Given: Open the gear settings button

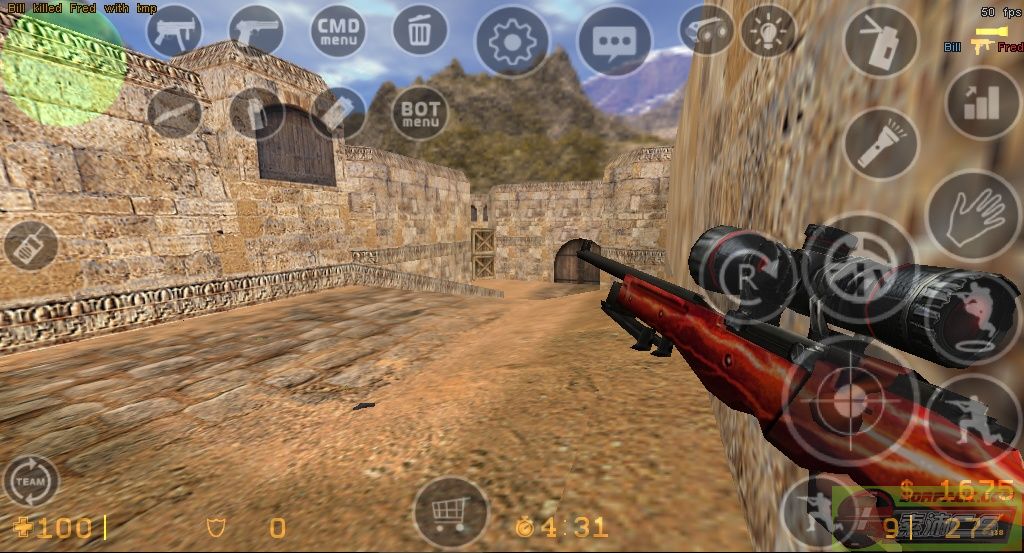Looking at the screenshot, I should (x=512, y=41).
